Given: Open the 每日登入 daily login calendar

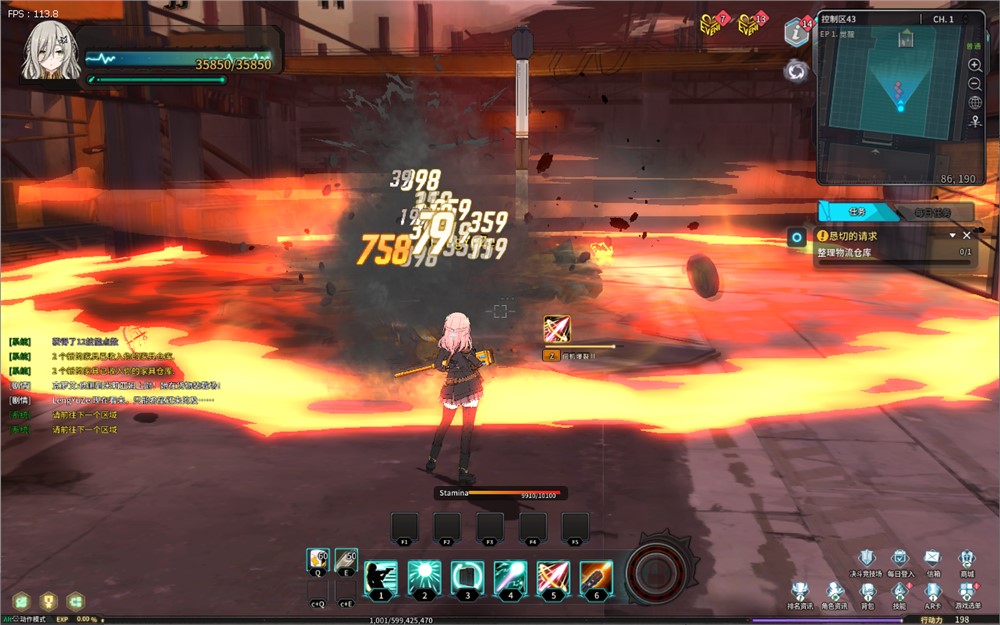Looking at the screenshot, I should [x=899, y=559].
